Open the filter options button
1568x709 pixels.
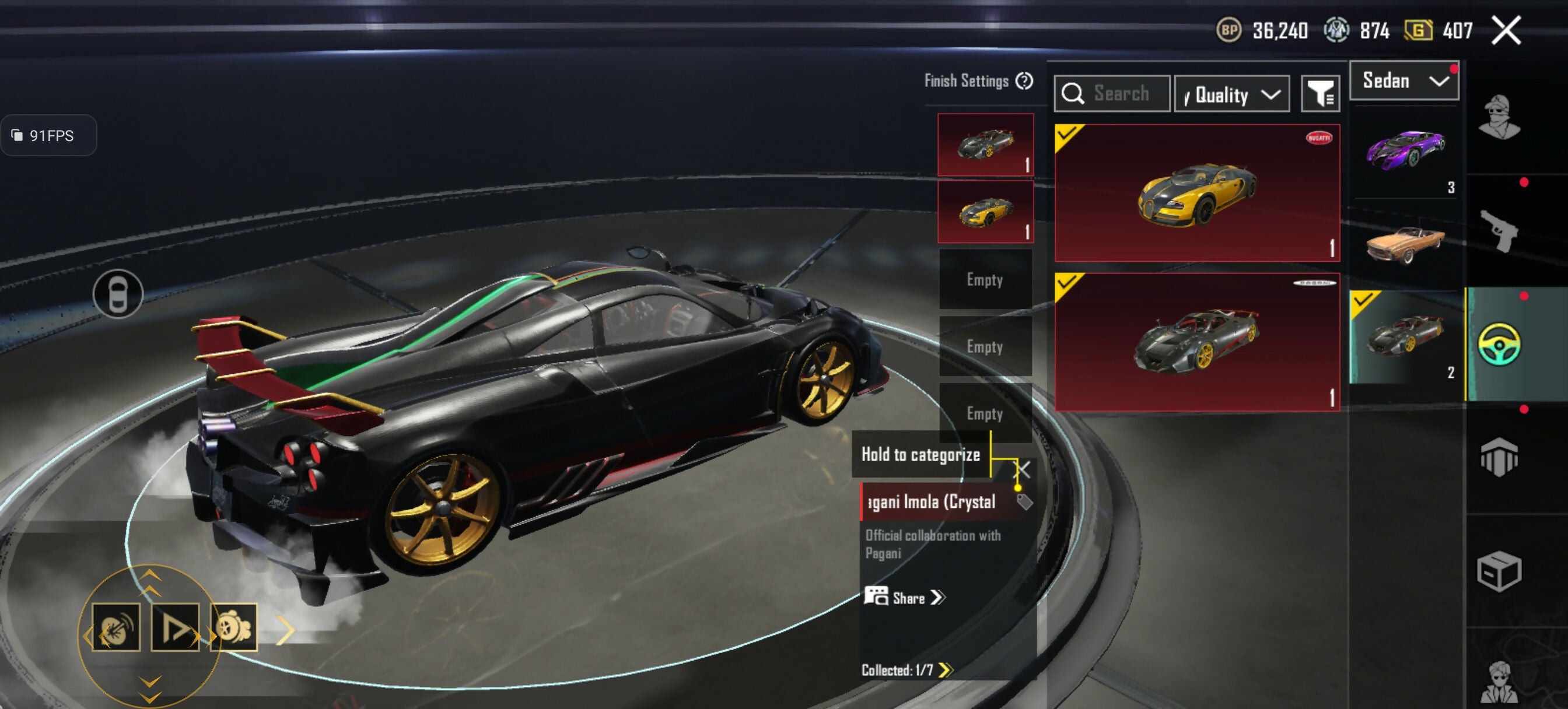(1319, 94)
